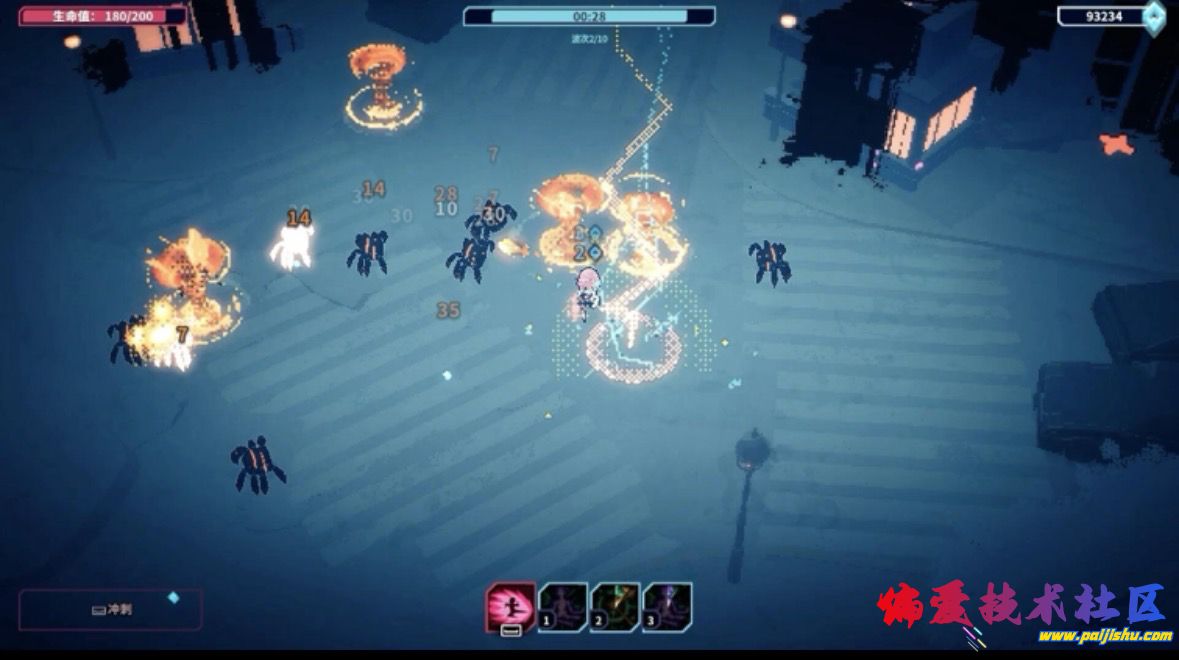Select the skill slot numbered 1

(x=563, y=607)
